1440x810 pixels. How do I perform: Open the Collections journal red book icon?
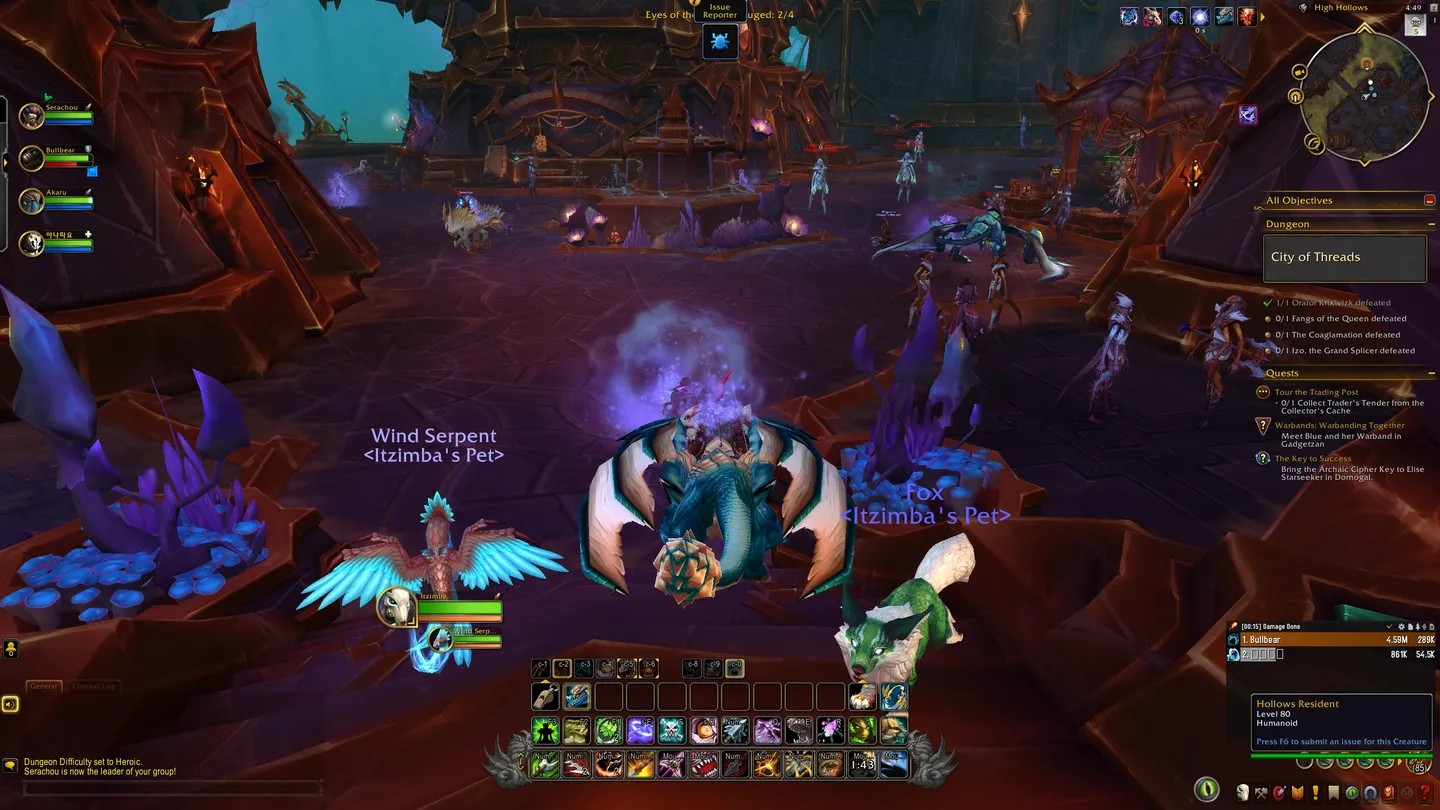tap(1387, 792)
